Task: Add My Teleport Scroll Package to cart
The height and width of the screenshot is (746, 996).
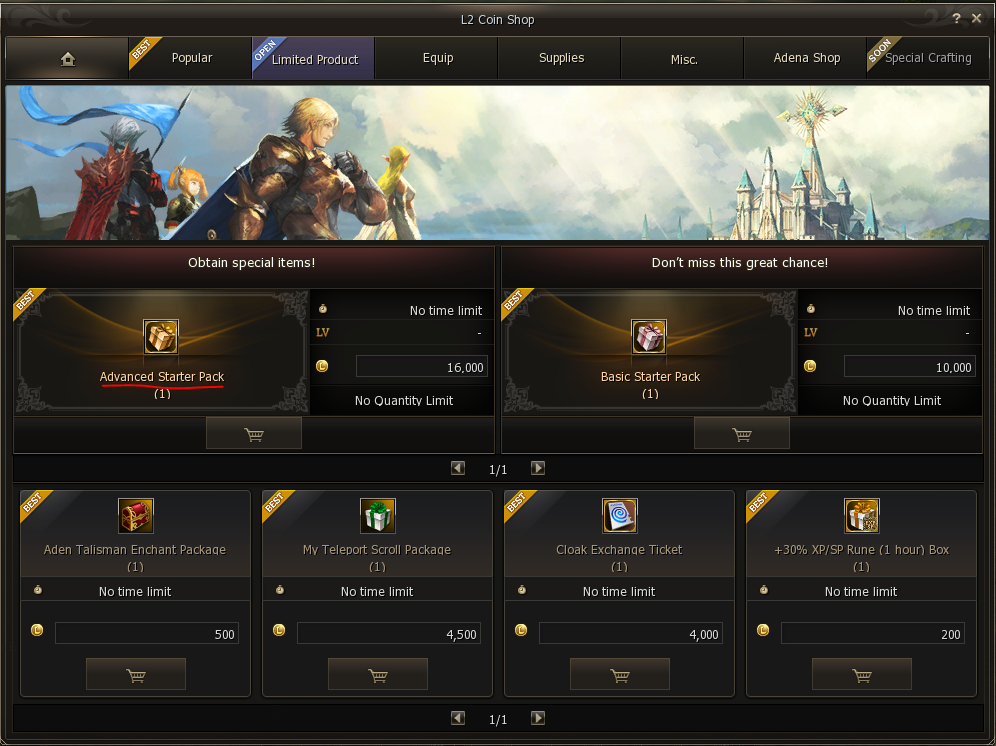Action: tap(378, 674)
